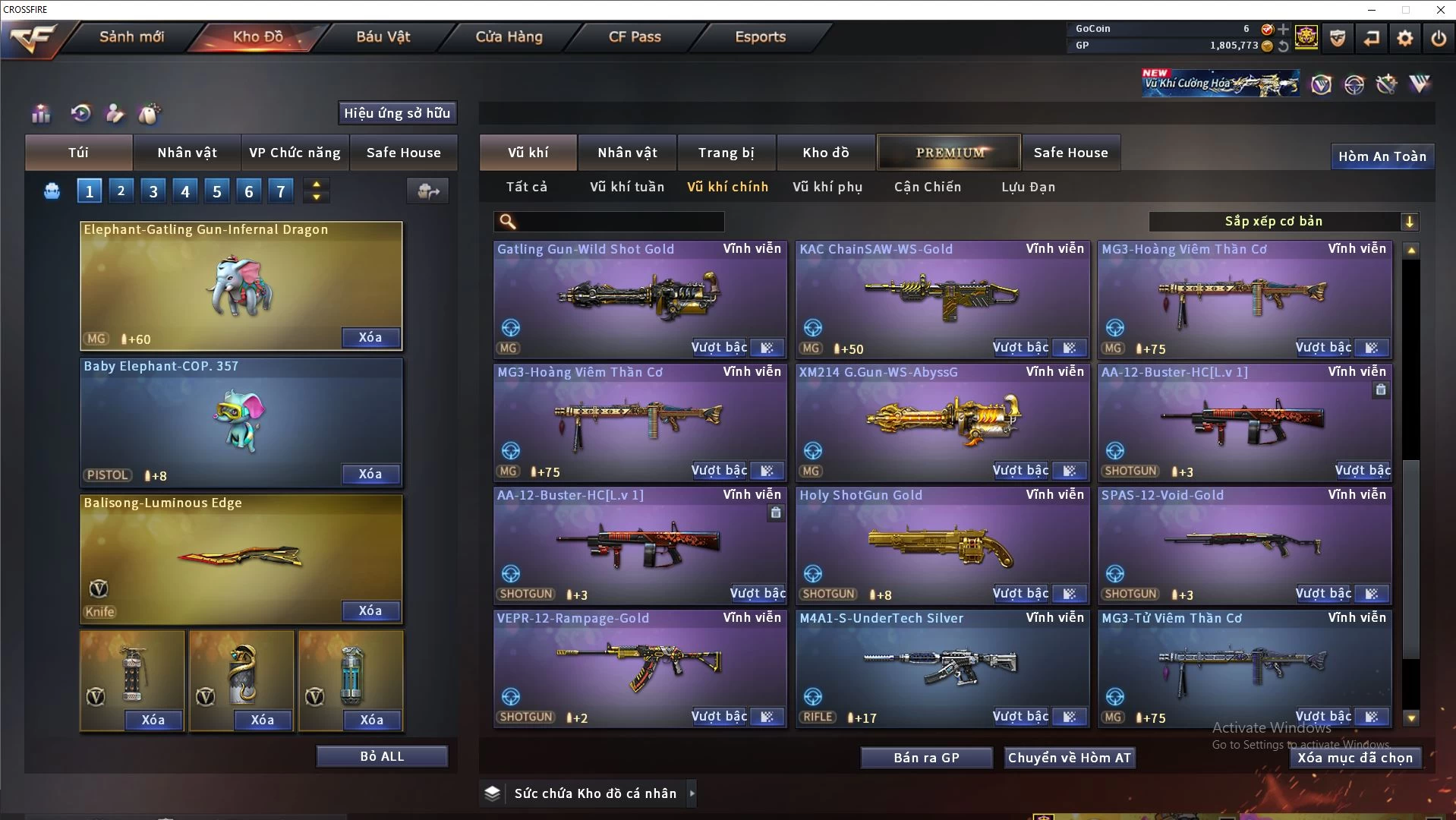Viewport: 1456px width, 820px height.
Task: Open settings with the gear icon
Action: (x=1405, y=38)
